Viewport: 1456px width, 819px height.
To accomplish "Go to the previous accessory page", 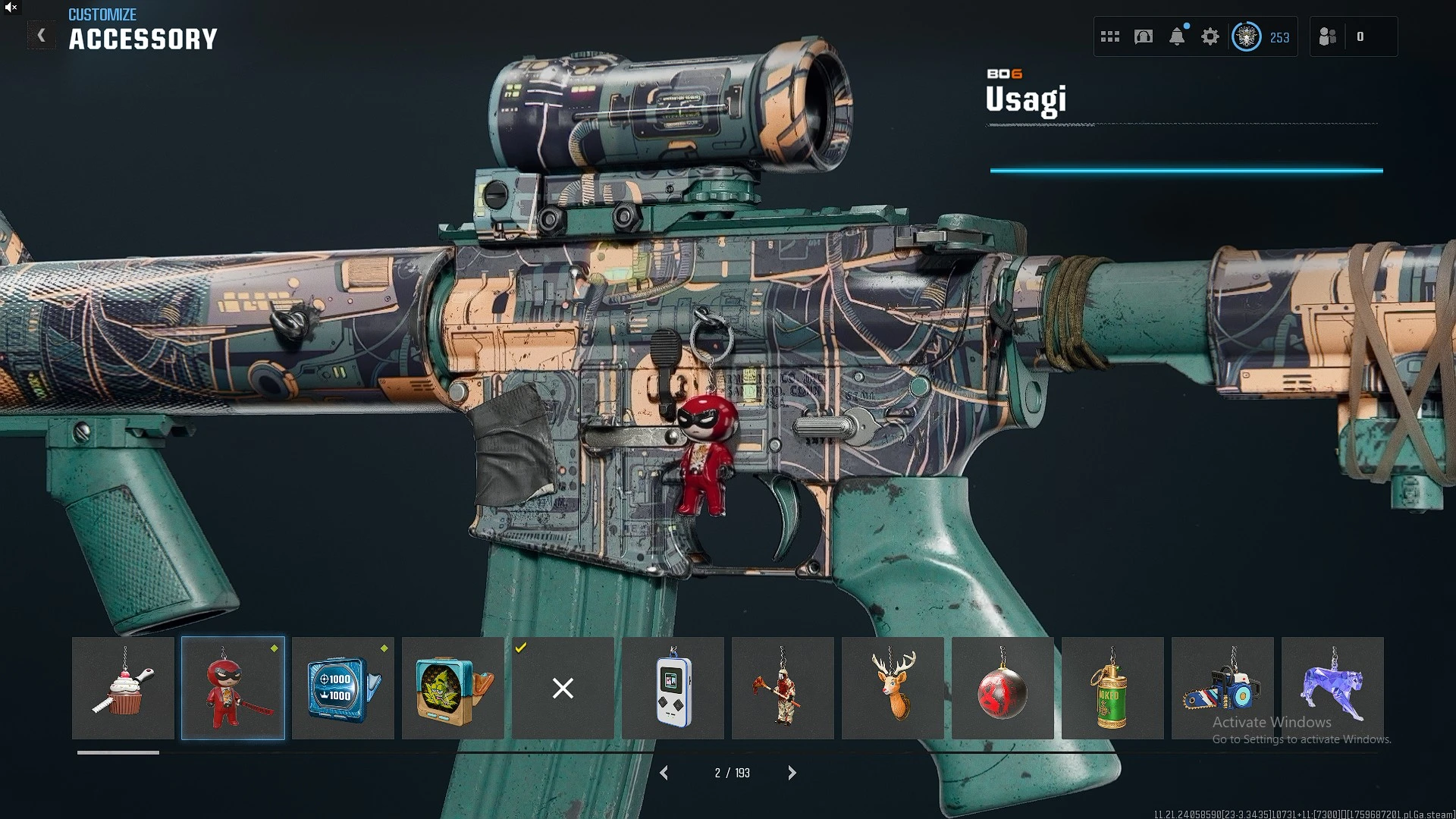I will tap(664, 773).
